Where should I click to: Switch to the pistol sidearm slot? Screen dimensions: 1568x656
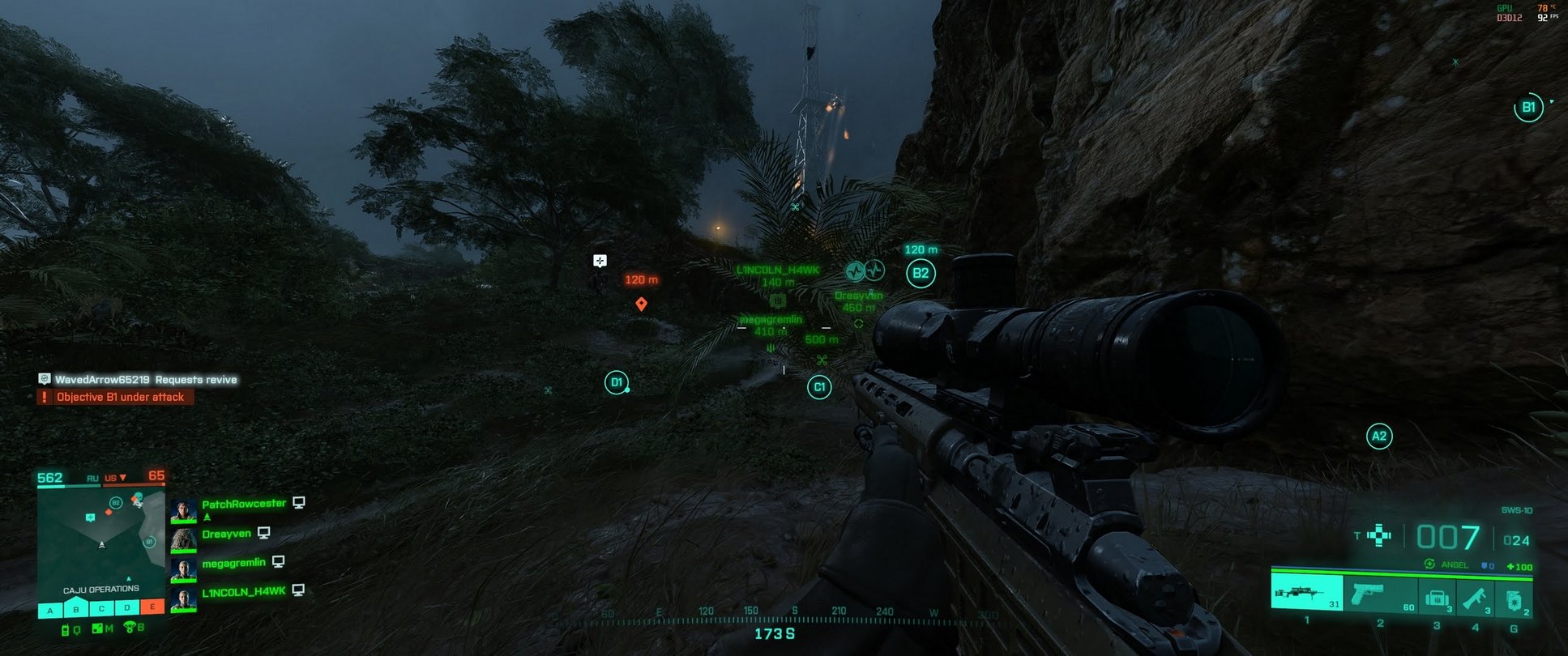pos(1380,594)
